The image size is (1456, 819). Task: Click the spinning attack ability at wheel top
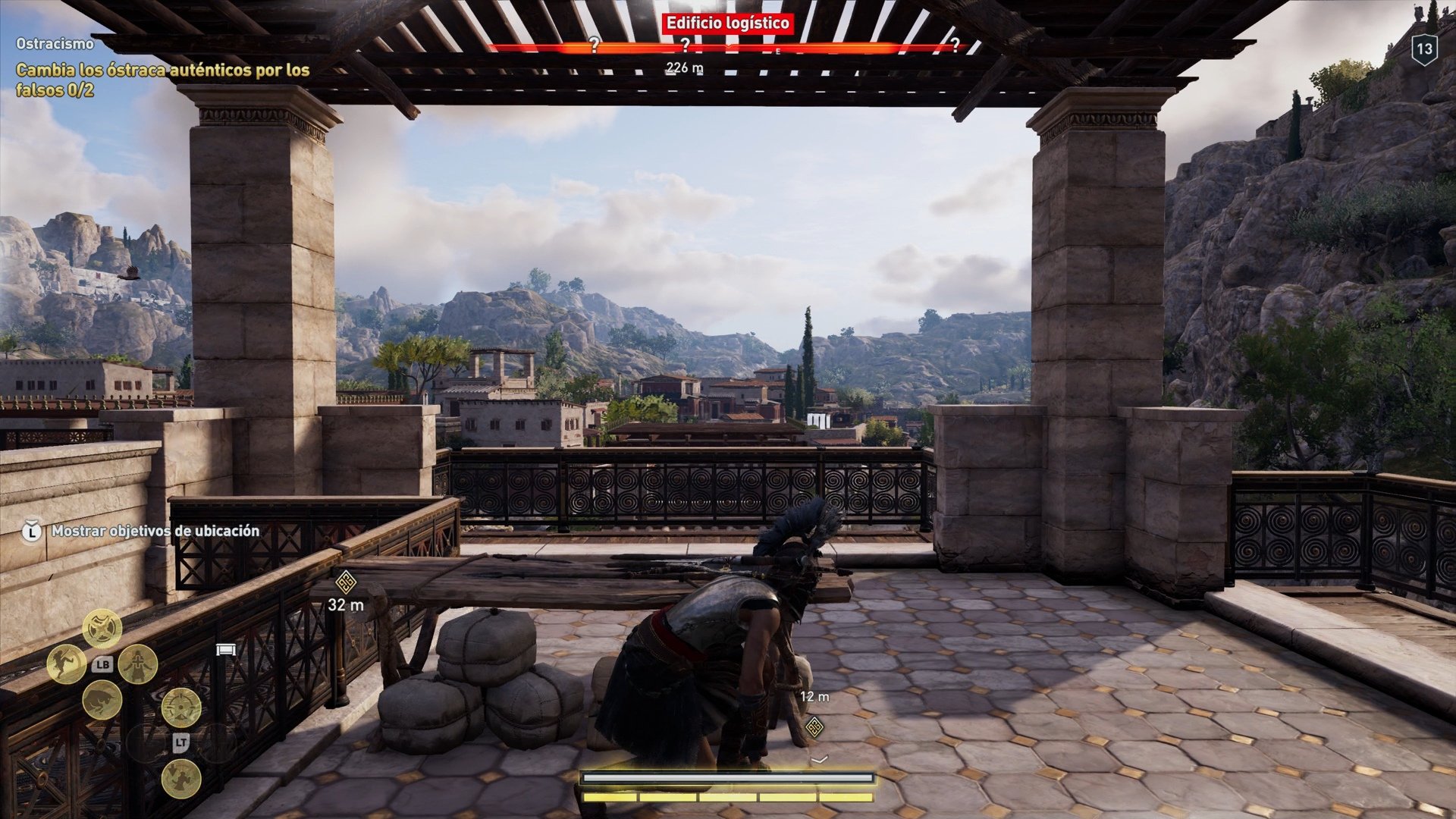(102, 628)
